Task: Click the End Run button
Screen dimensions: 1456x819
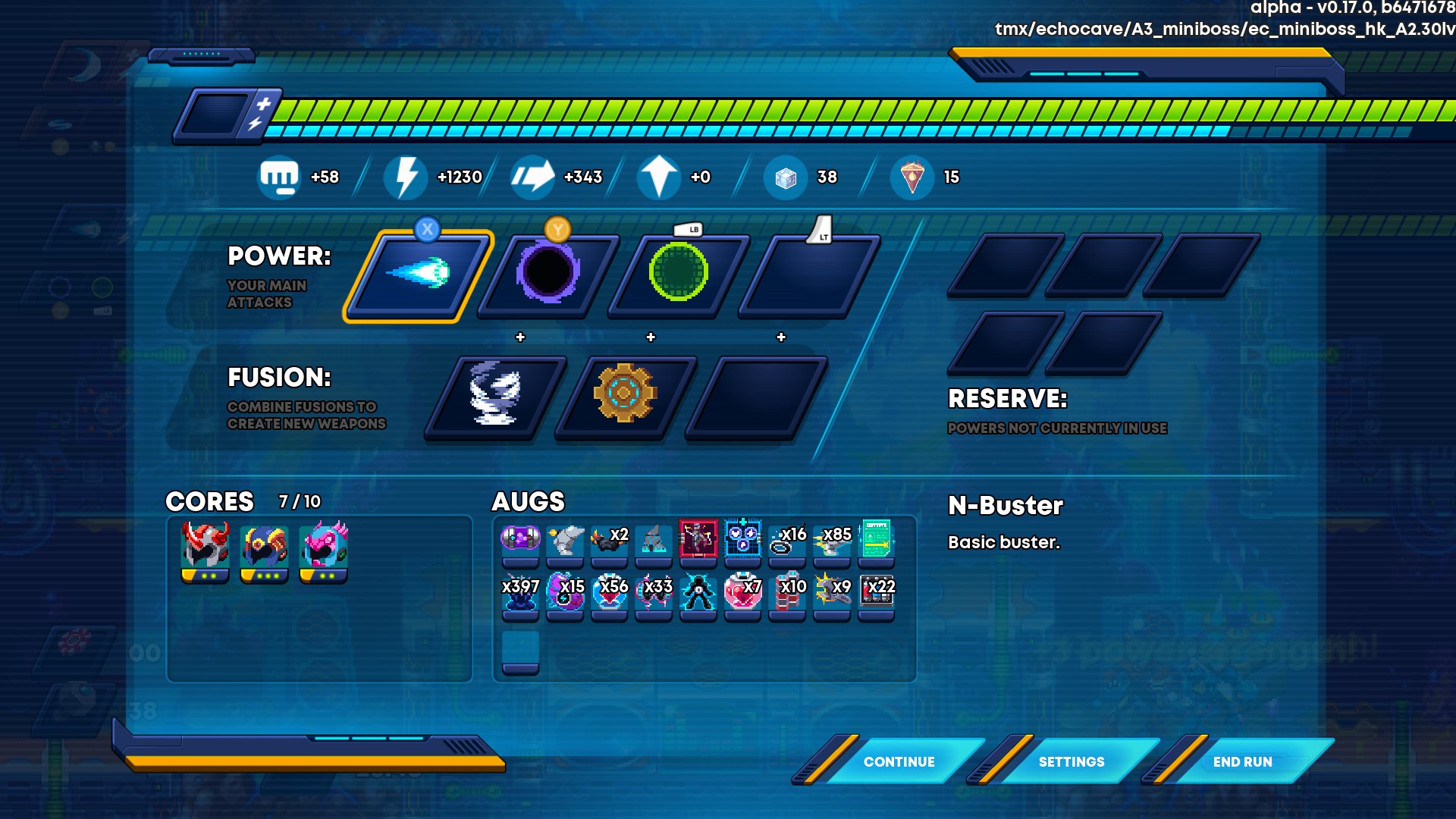Action: (x=1242, y=761)
